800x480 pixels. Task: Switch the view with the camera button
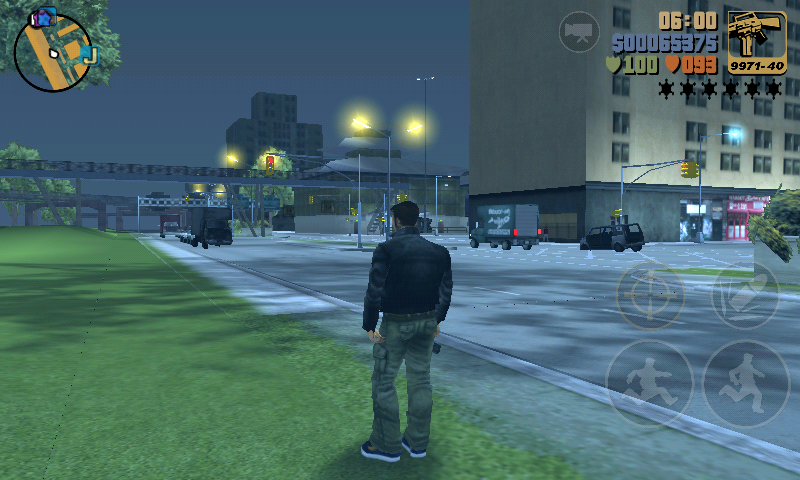(x=578, y=32)
